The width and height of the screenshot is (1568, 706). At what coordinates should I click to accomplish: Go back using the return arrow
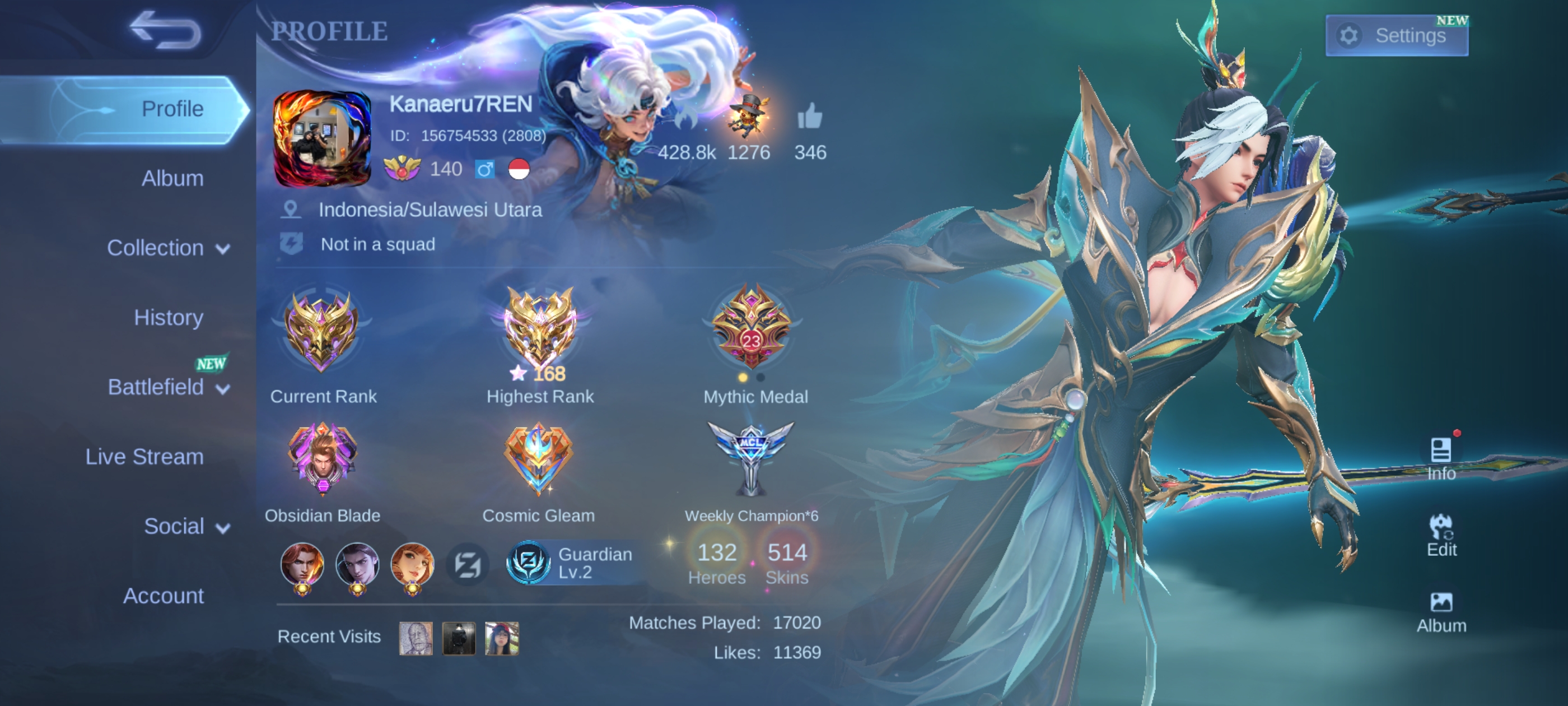[x=165, y=30]
